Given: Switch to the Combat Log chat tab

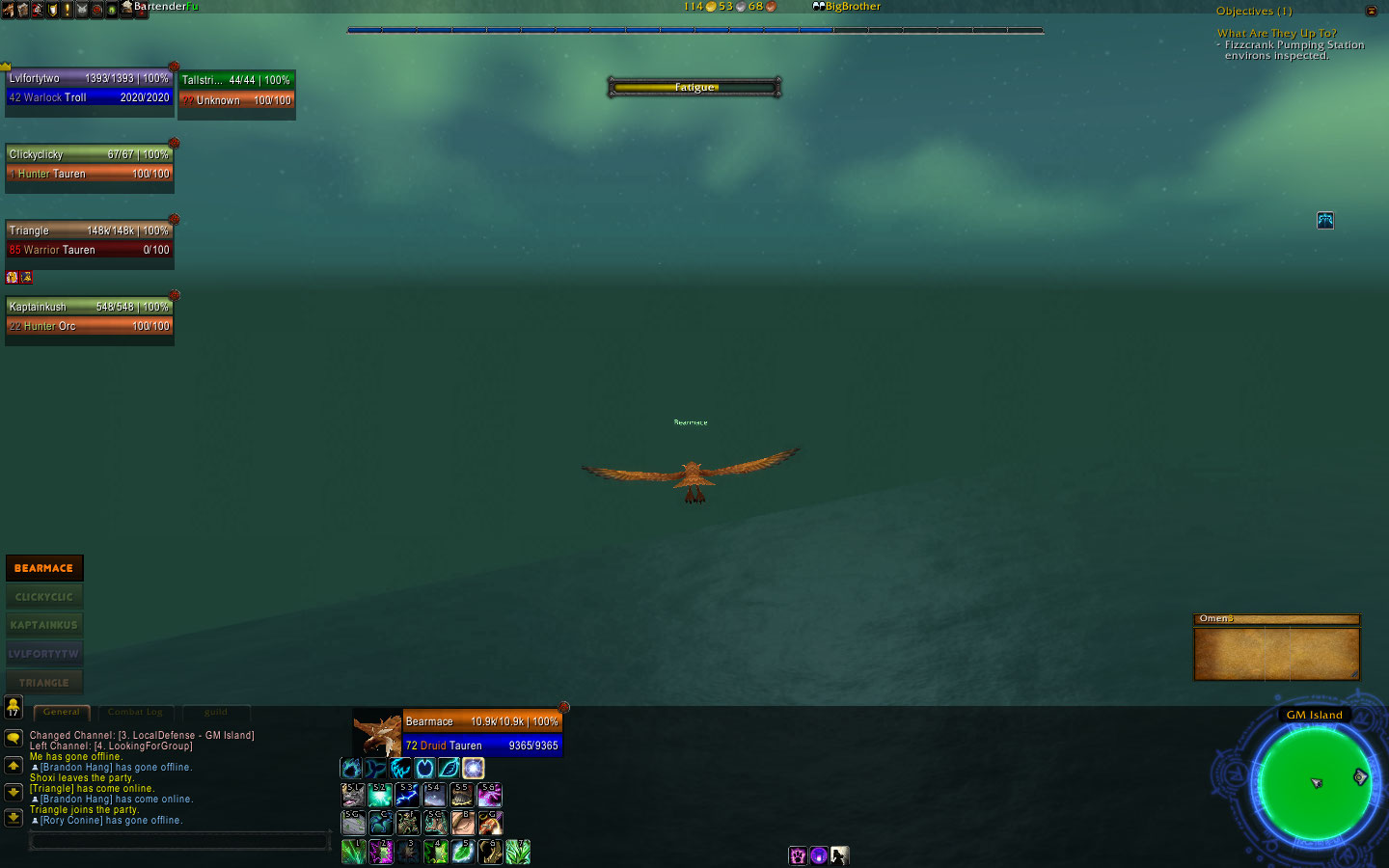Looking at the screenshot, I should point(135,713).
